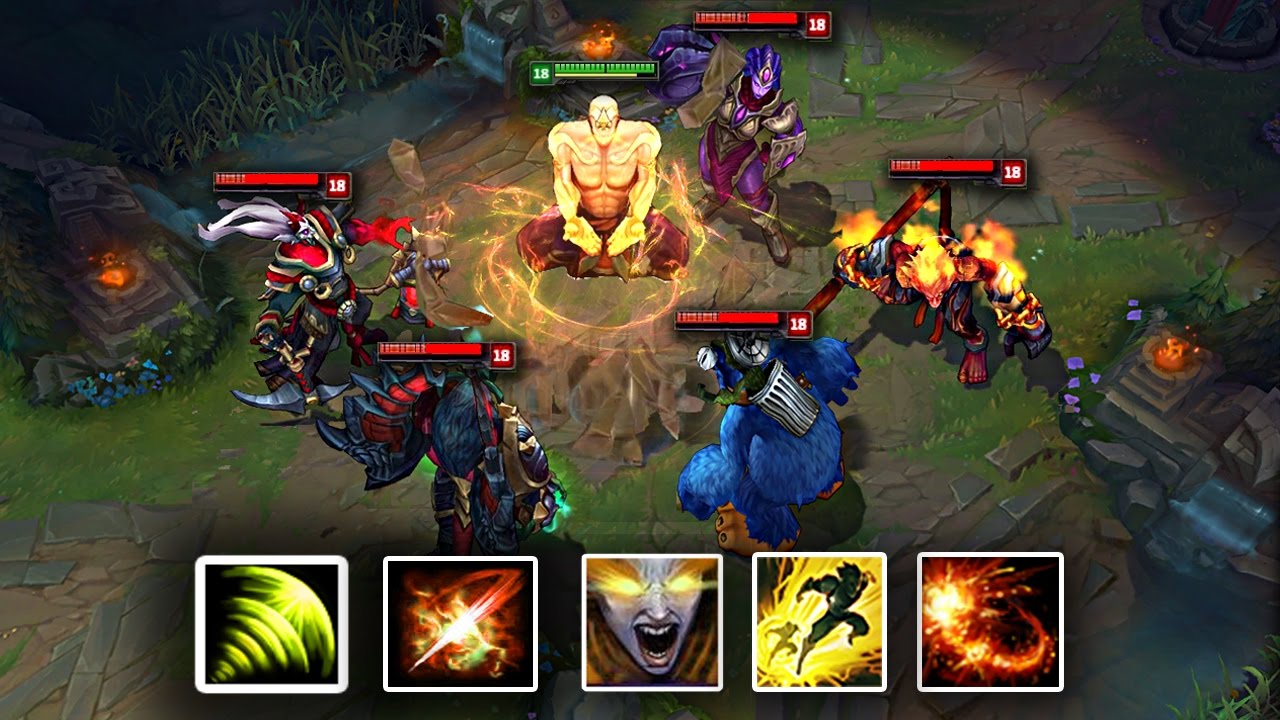1280x720 pixels.
Task: Click the screaming glowing-eyed face ability icon
Action: coord(651,623)
